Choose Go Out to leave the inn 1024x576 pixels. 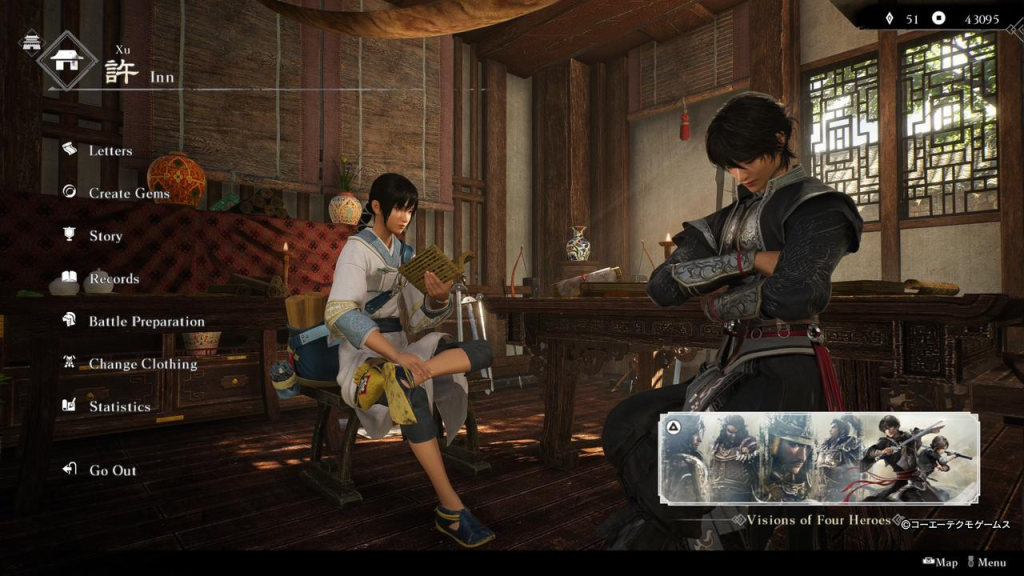[112, 470]
